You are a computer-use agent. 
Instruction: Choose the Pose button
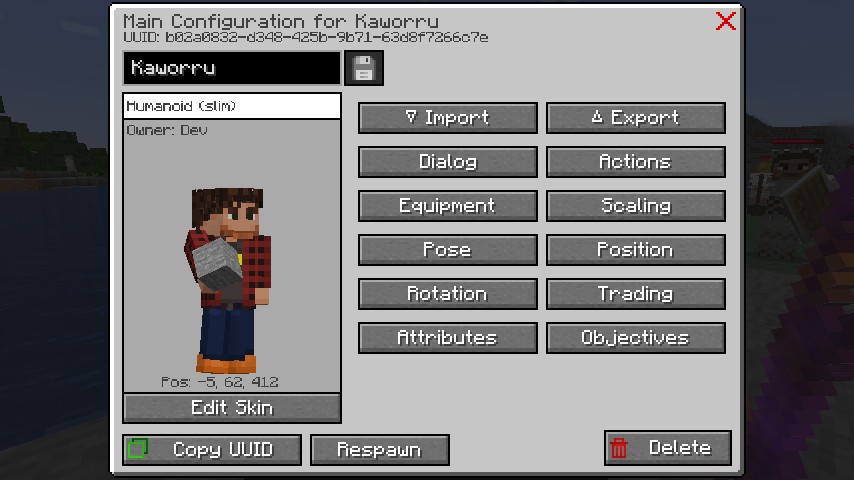pyautogui.click(x=447, y=250)
